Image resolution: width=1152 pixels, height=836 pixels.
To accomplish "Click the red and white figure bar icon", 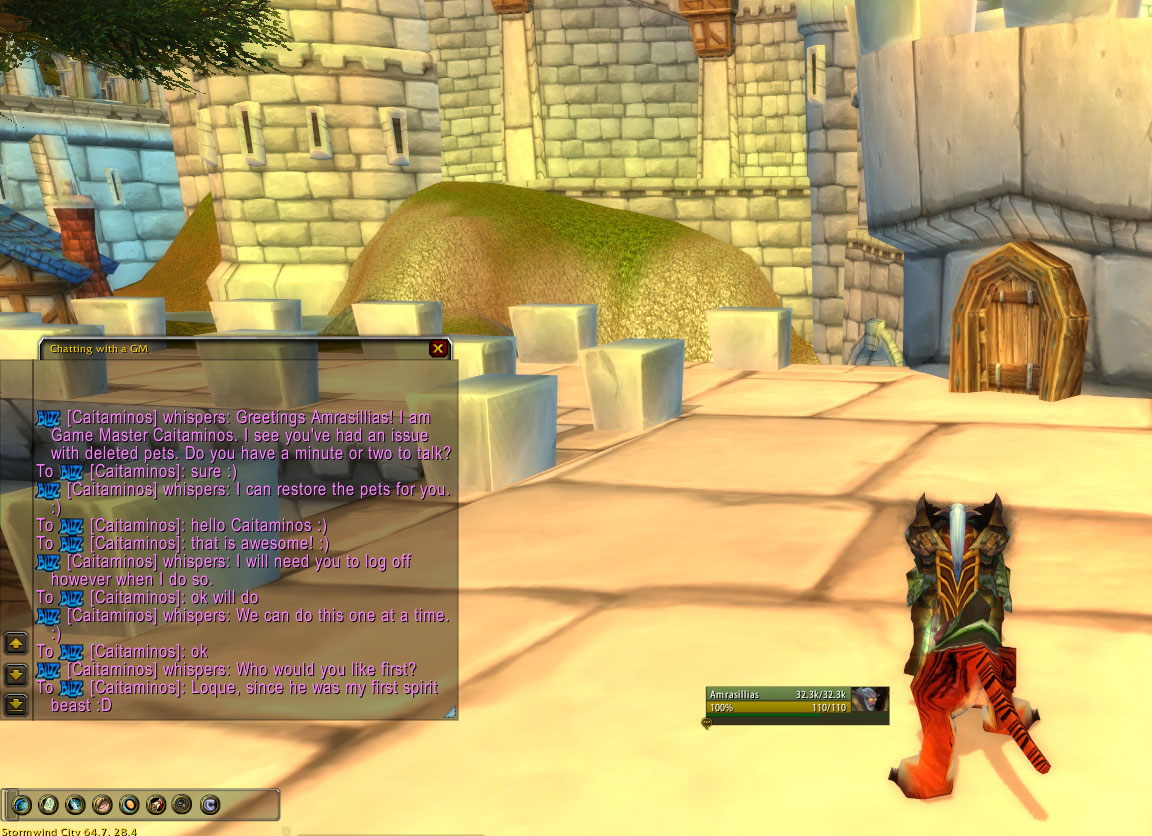I will (156, 804).
